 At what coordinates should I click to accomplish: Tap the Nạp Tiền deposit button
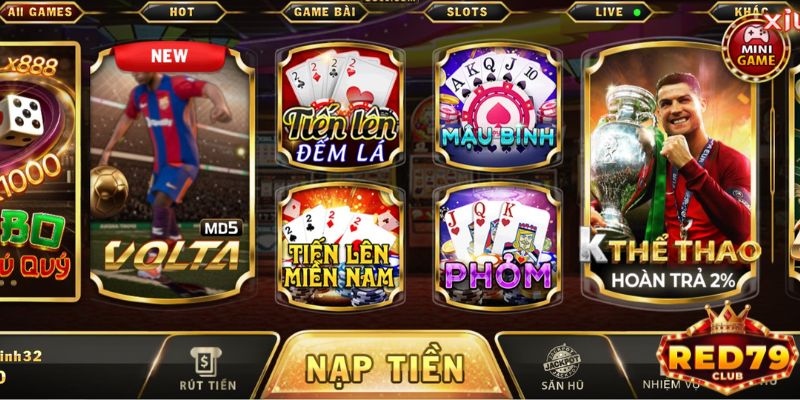[385, 364]
